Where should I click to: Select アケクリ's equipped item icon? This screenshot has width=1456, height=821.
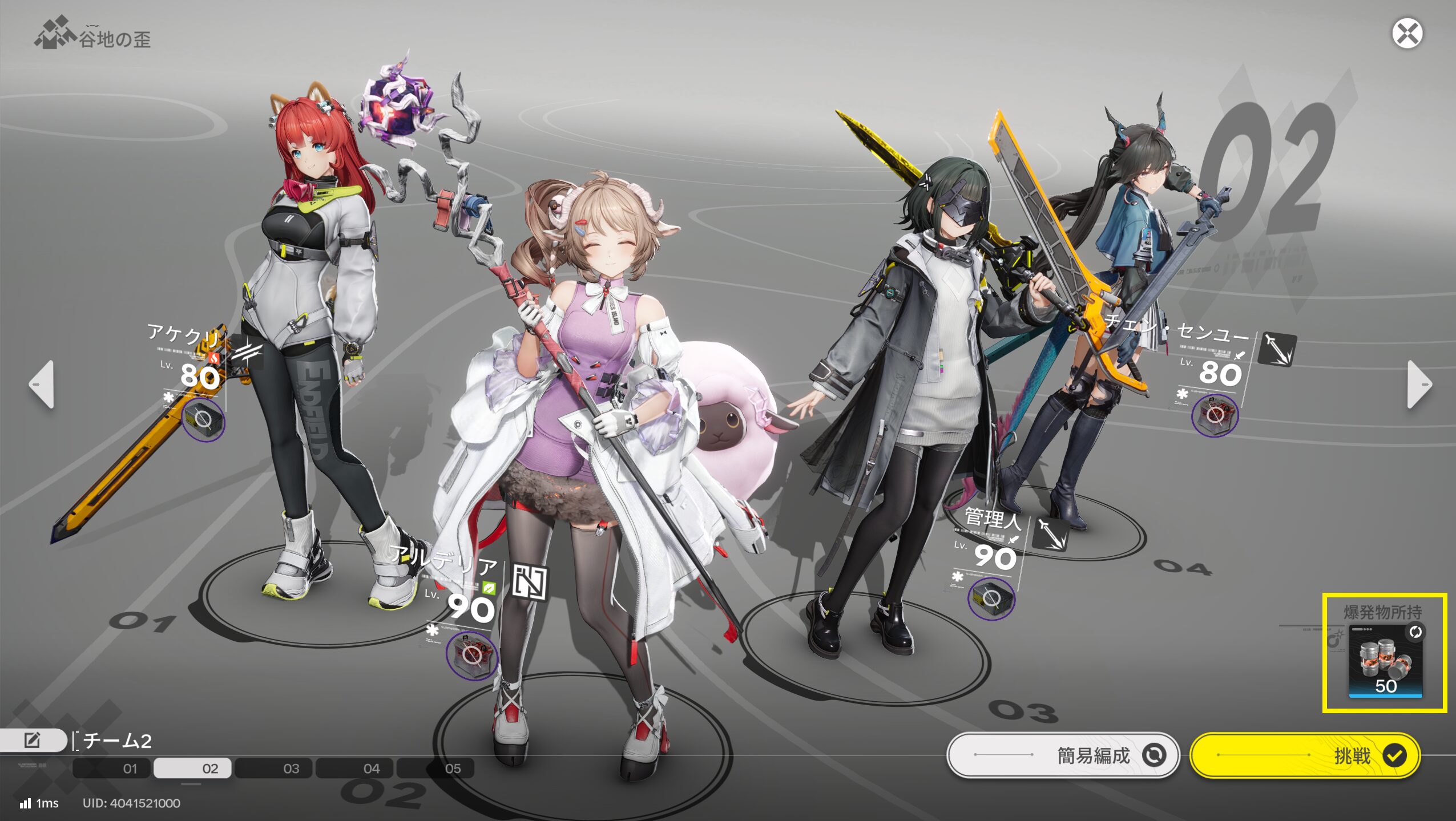coord(203,421)
